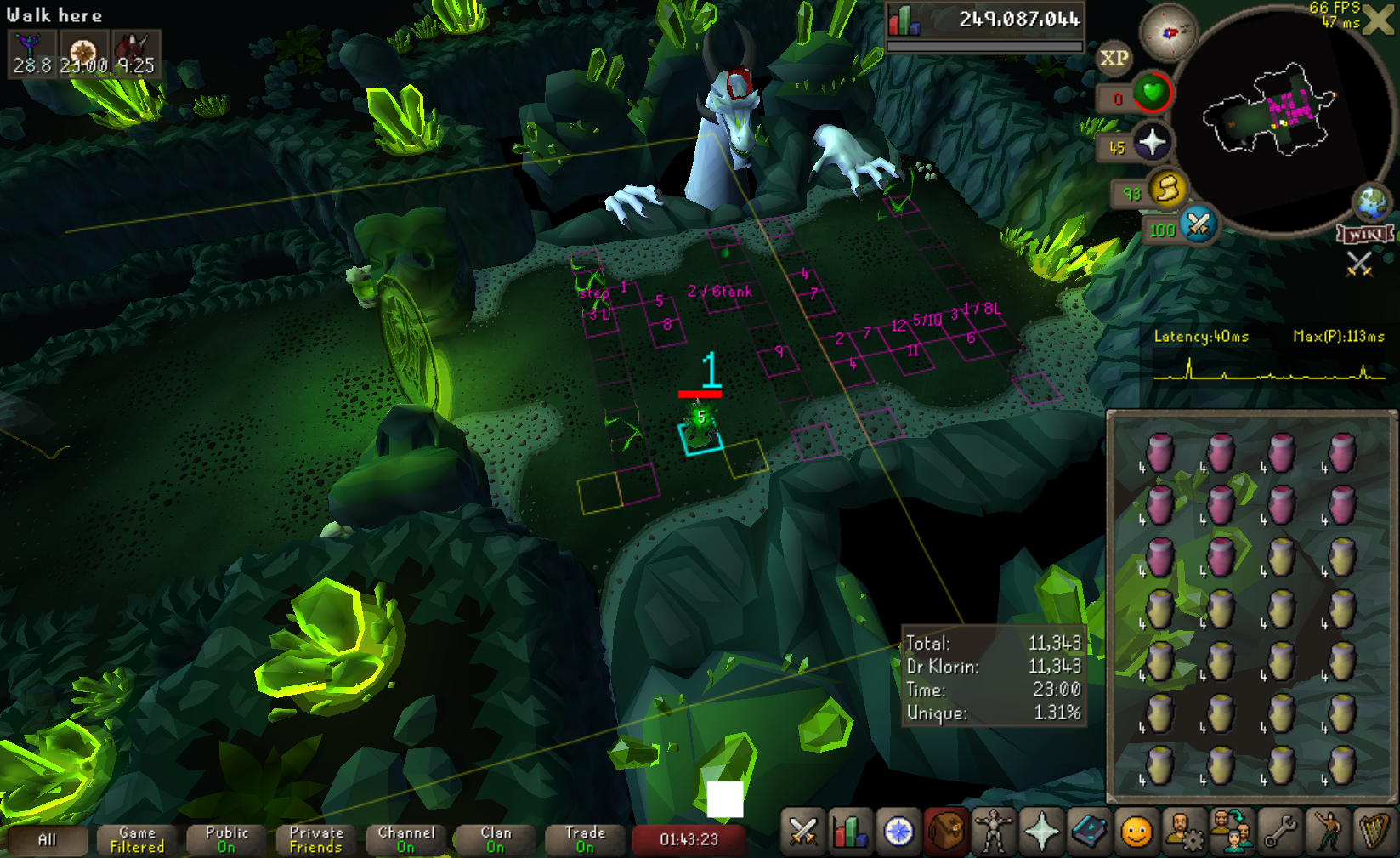Toggle the XP drops button
The height and width of the screenshot is (858, 1400).
[1114, 58]
